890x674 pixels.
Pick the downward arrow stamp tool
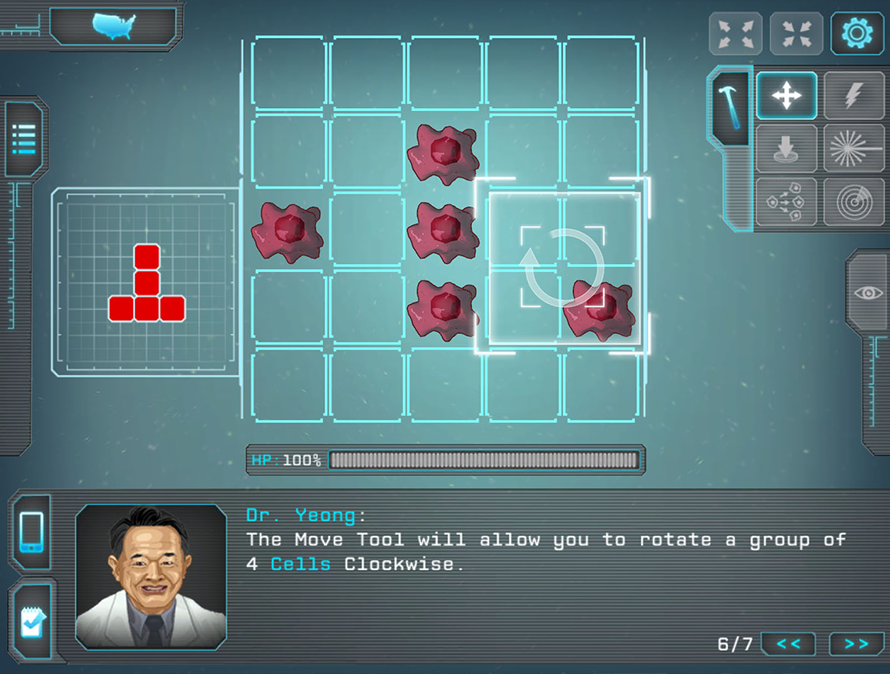tap(786, 149)
